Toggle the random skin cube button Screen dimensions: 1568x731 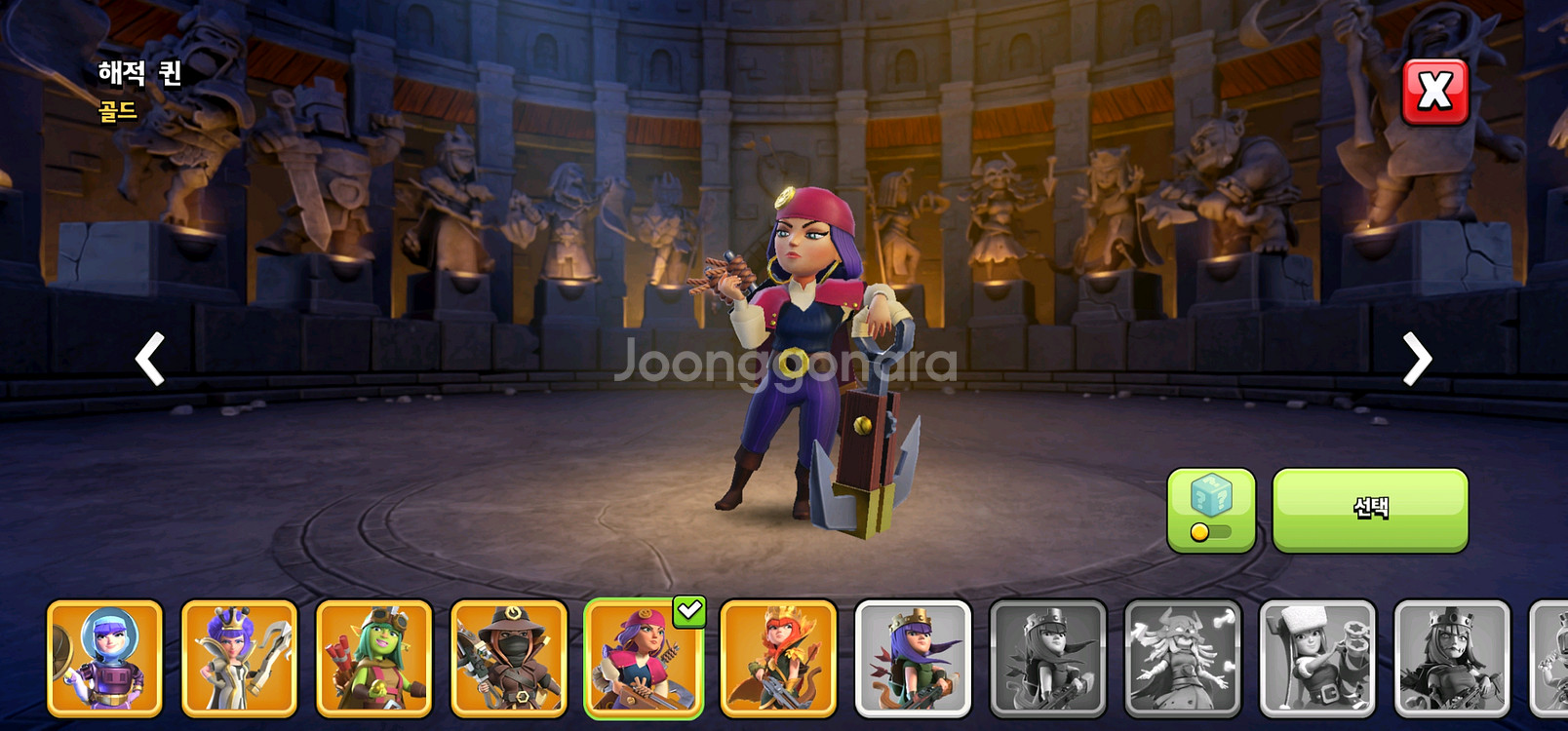pos(1210,510)
